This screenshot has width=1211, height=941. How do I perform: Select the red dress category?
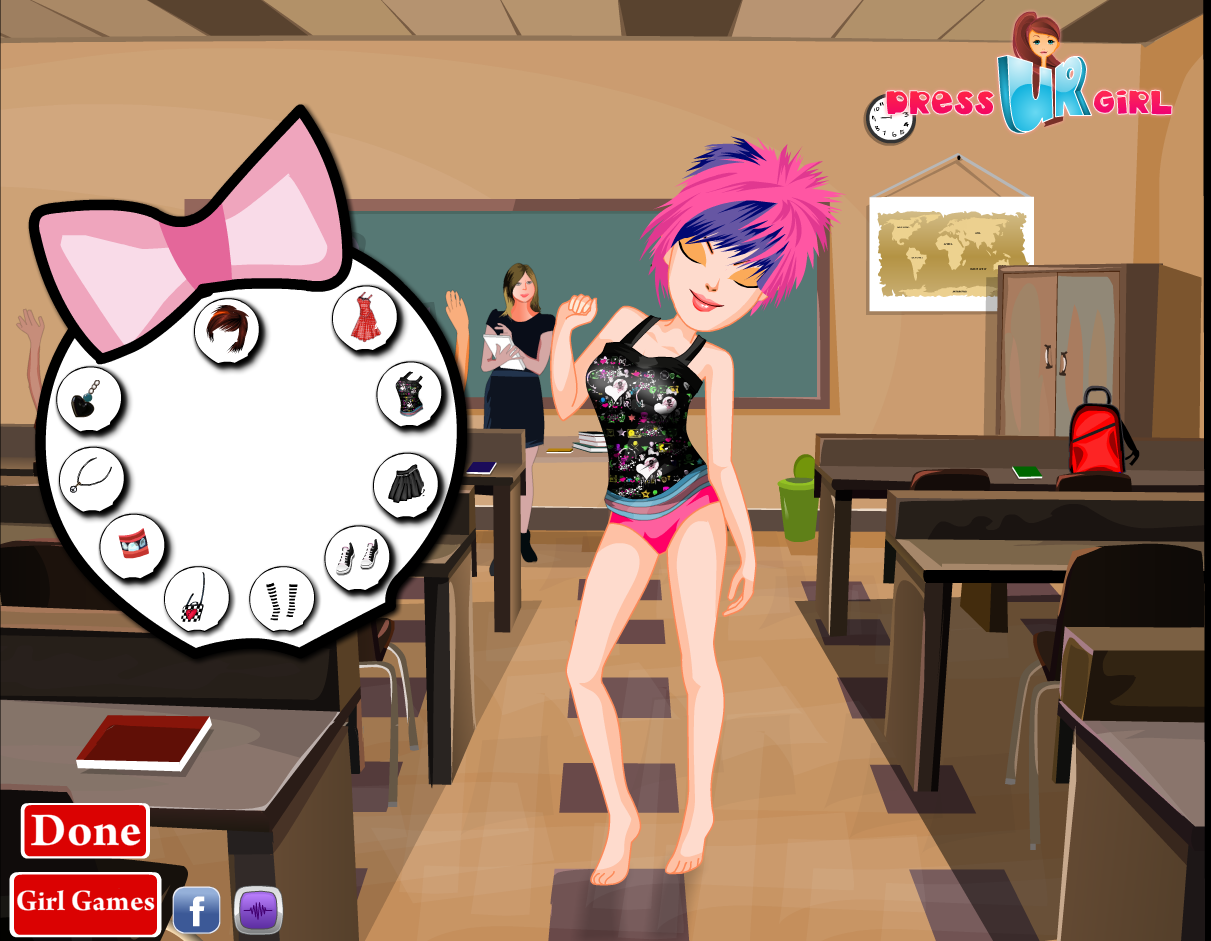click(365, 317)
